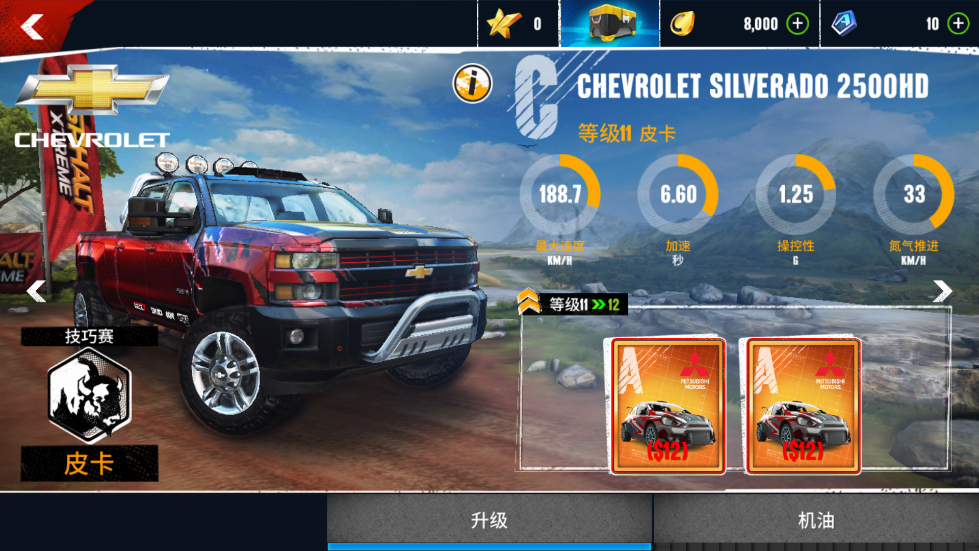This screenshot has width=979, height=551.
Task: Switch to the next car with right arrow
Action: click(x=942, y=291)
